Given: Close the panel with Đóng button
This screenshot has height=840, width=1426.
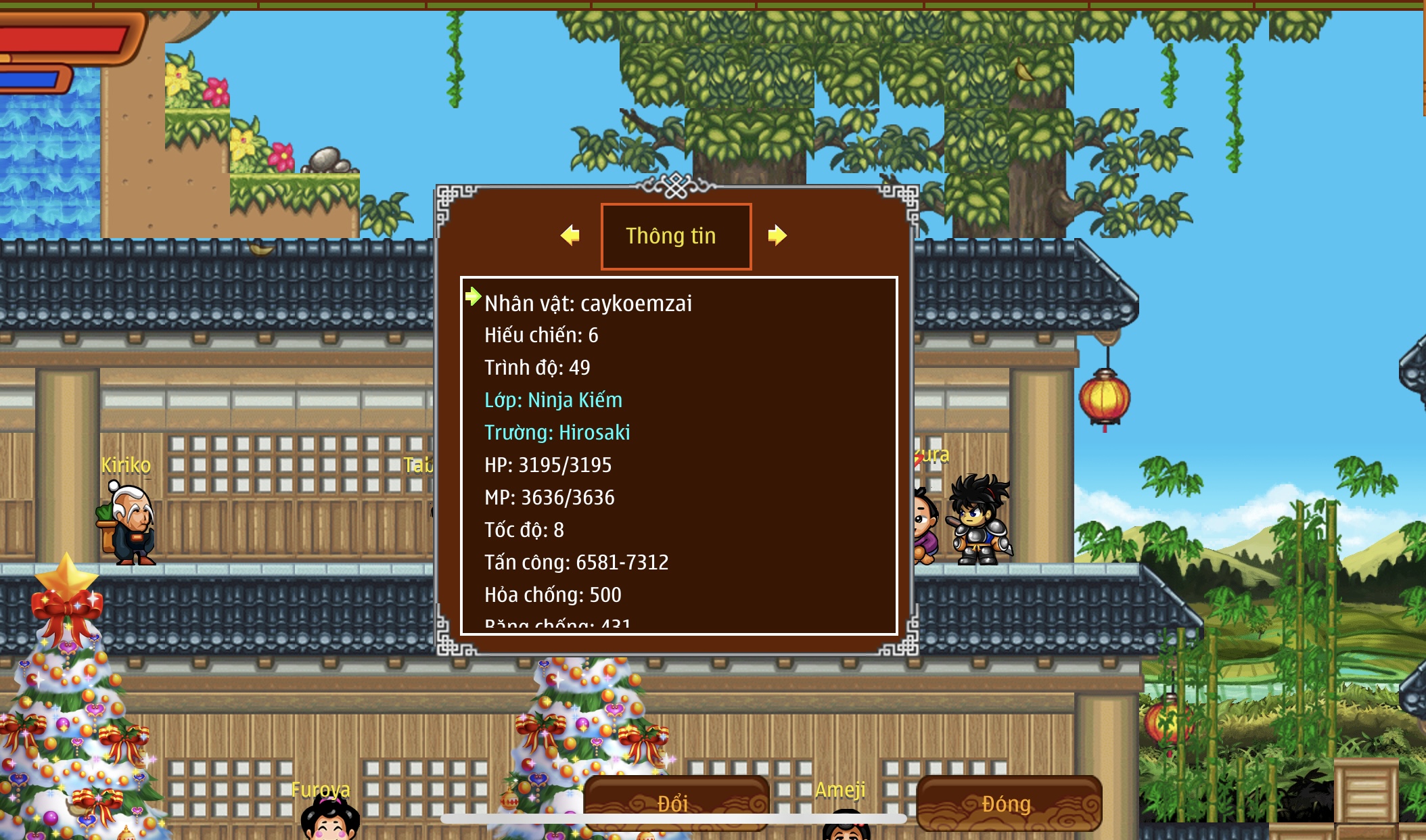Looking at the screenshot, I should [1008, 803].
